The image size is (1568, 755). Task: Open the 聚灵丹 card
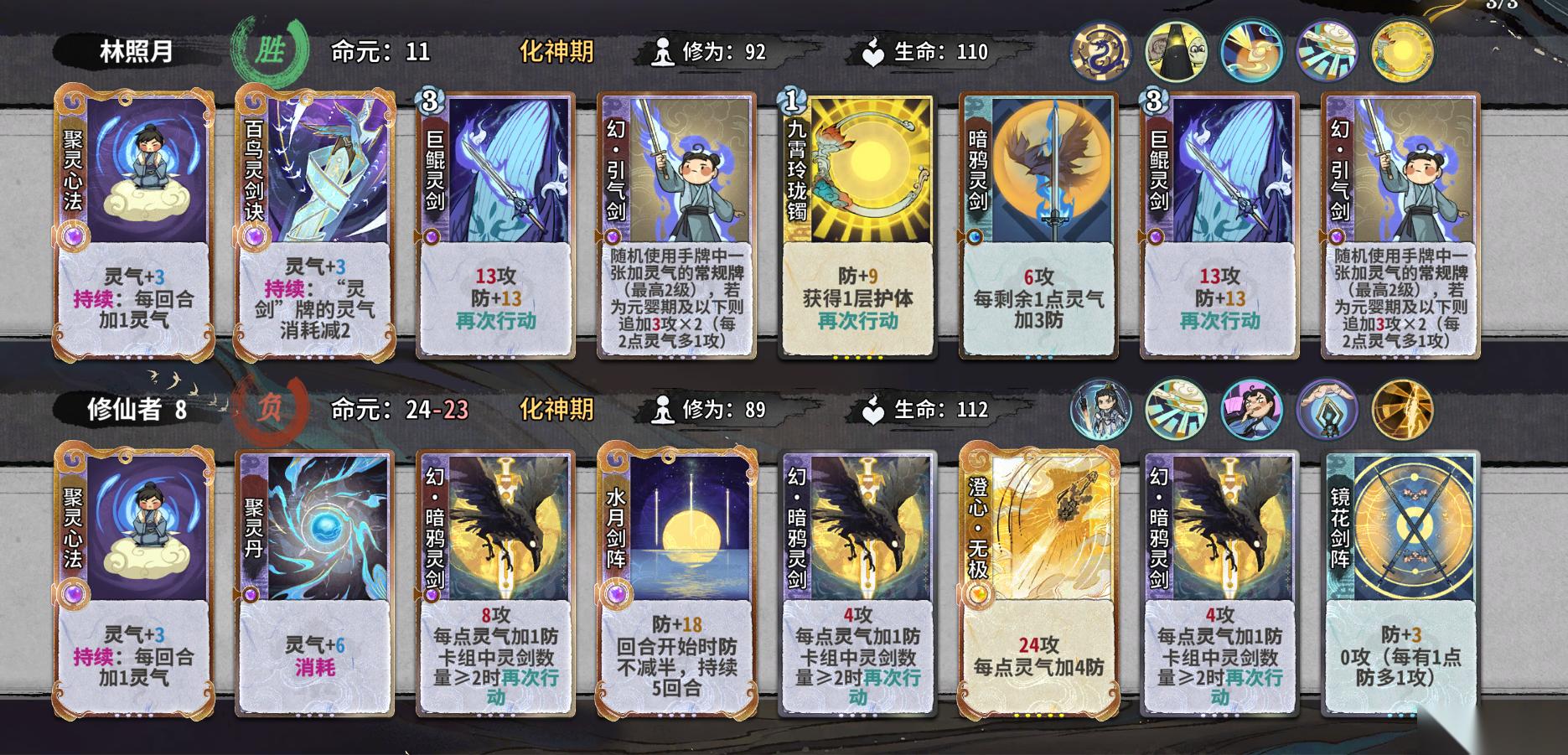point(315,584)
